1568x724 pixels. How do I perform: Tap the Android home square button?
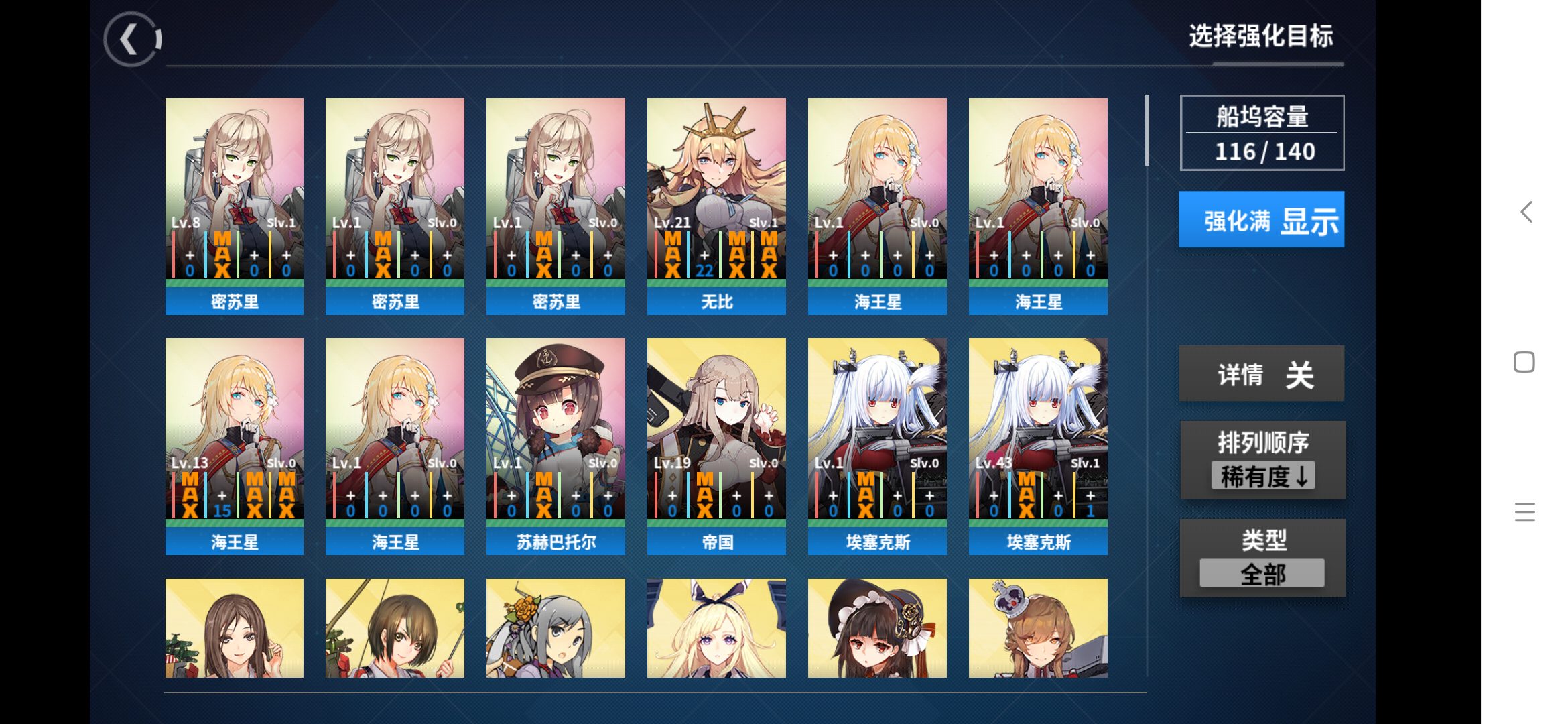[x=1524, y=362]
